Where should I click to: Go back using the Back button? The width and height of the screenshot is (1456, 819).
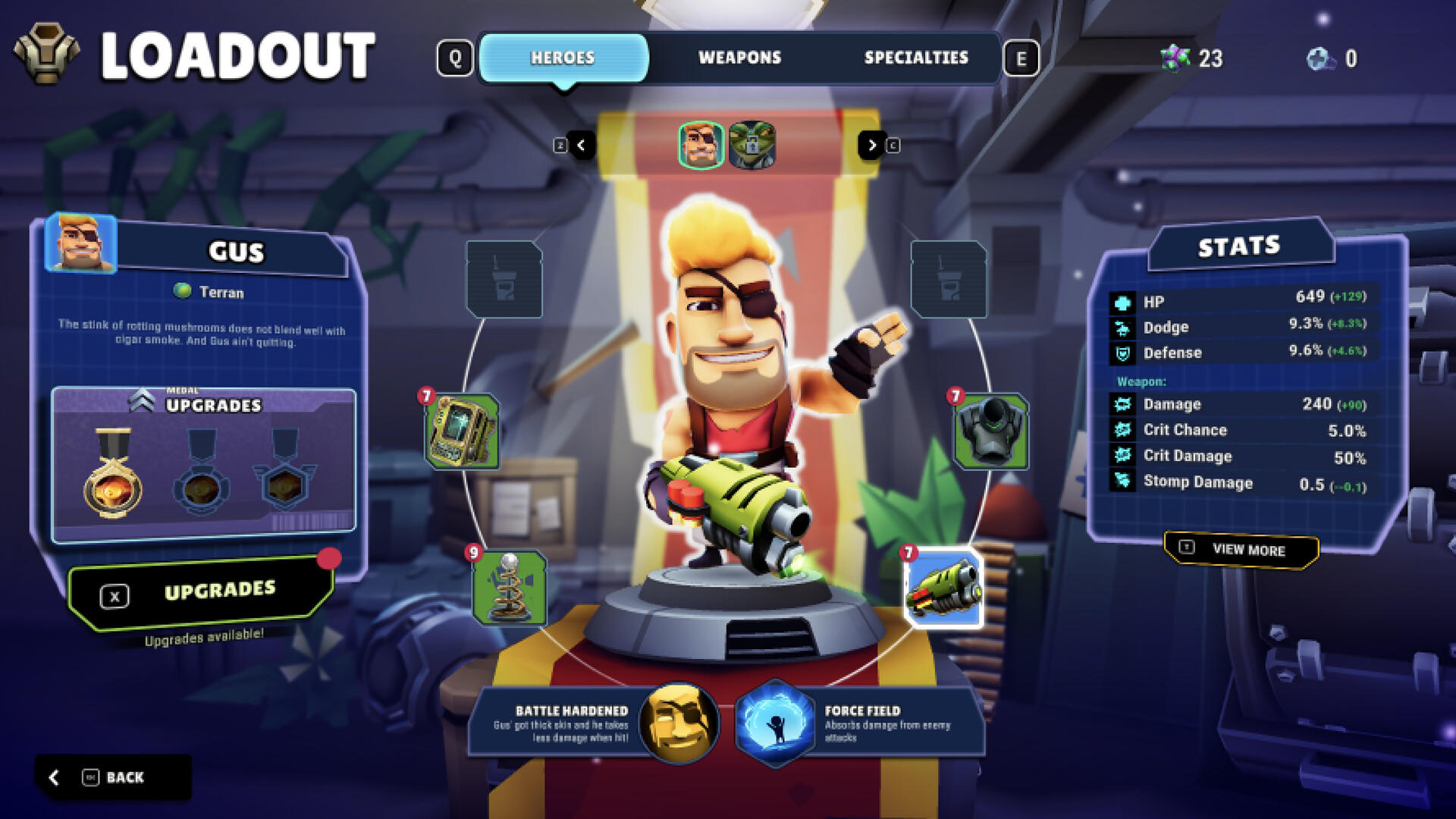114,777
